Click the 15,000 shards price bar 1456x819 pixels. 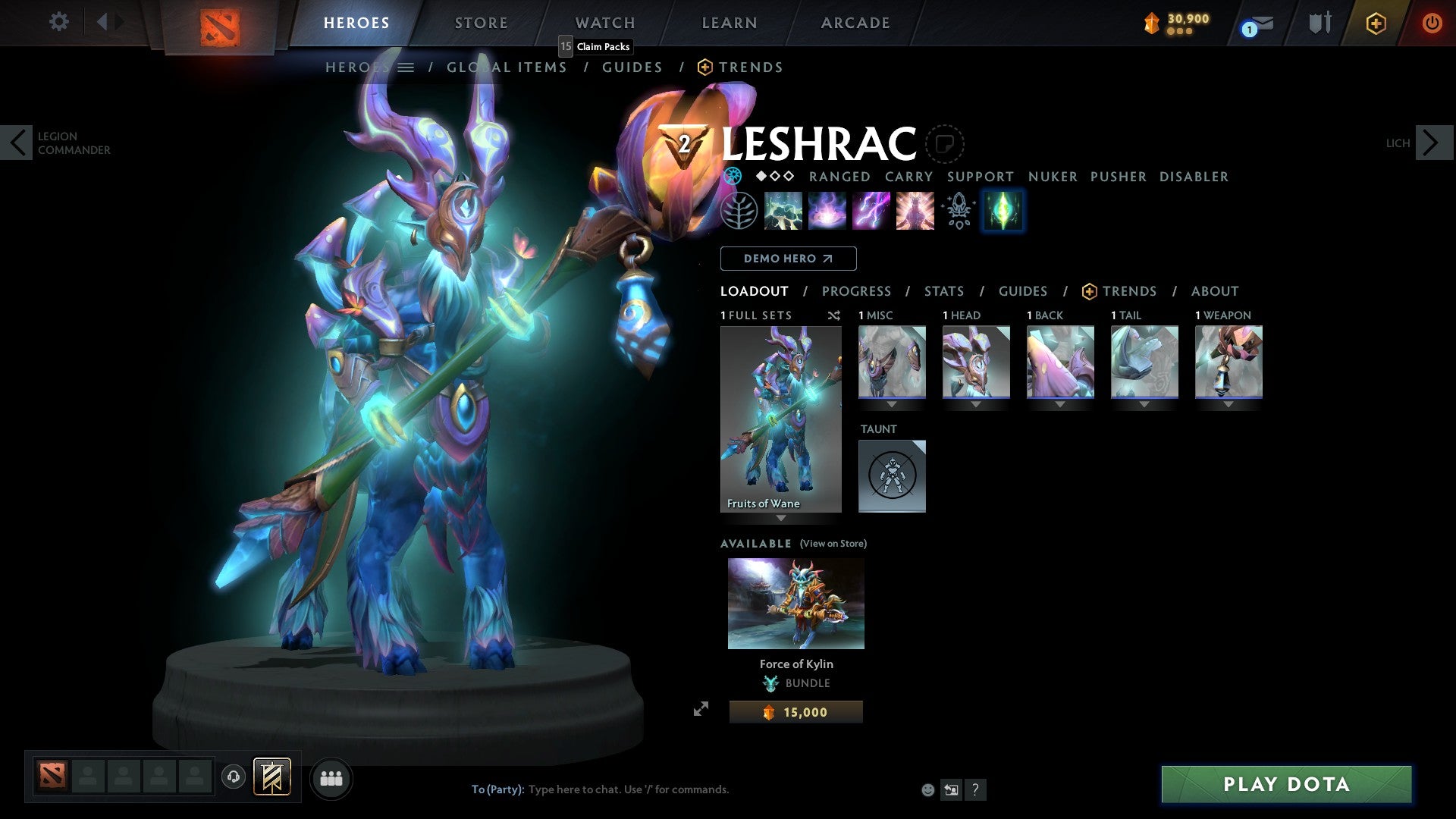tap(795, 711)
